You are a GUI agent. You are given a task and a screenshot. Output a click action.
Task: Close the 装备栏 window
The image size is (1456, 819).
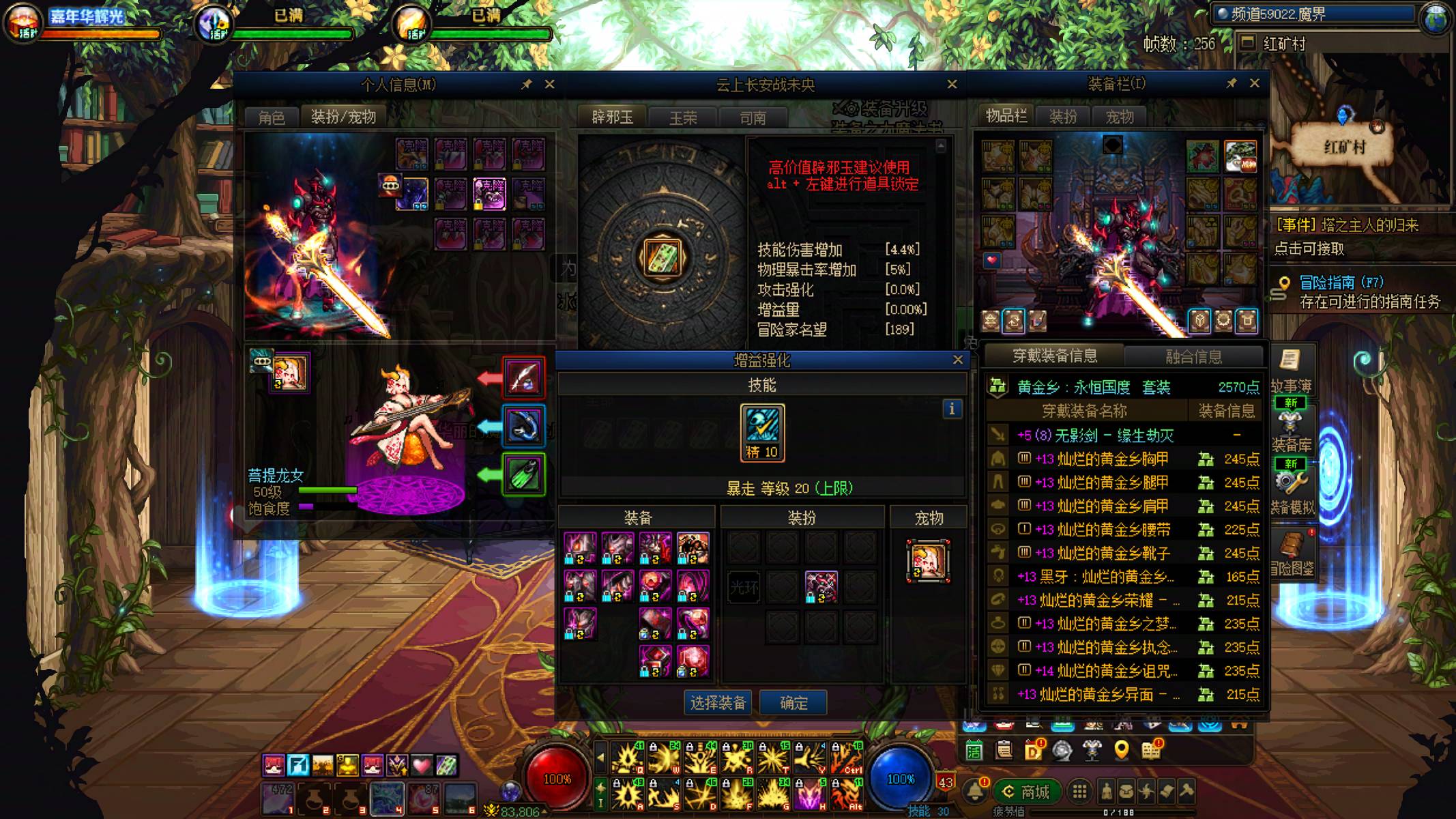pyautogui.click(x=1254, y=83)
